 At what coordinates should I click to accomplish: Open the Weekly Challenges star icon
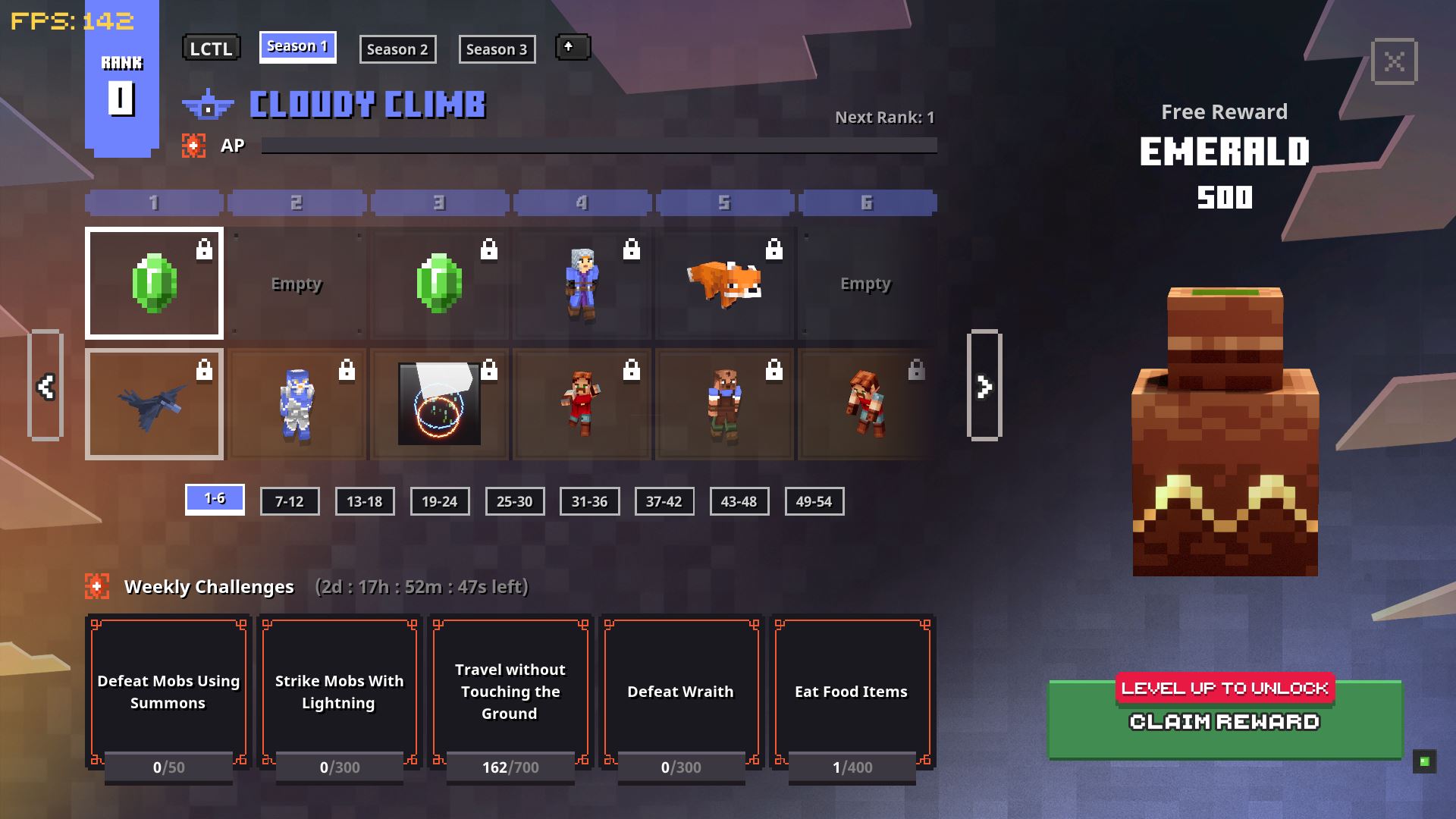point(97,584)
